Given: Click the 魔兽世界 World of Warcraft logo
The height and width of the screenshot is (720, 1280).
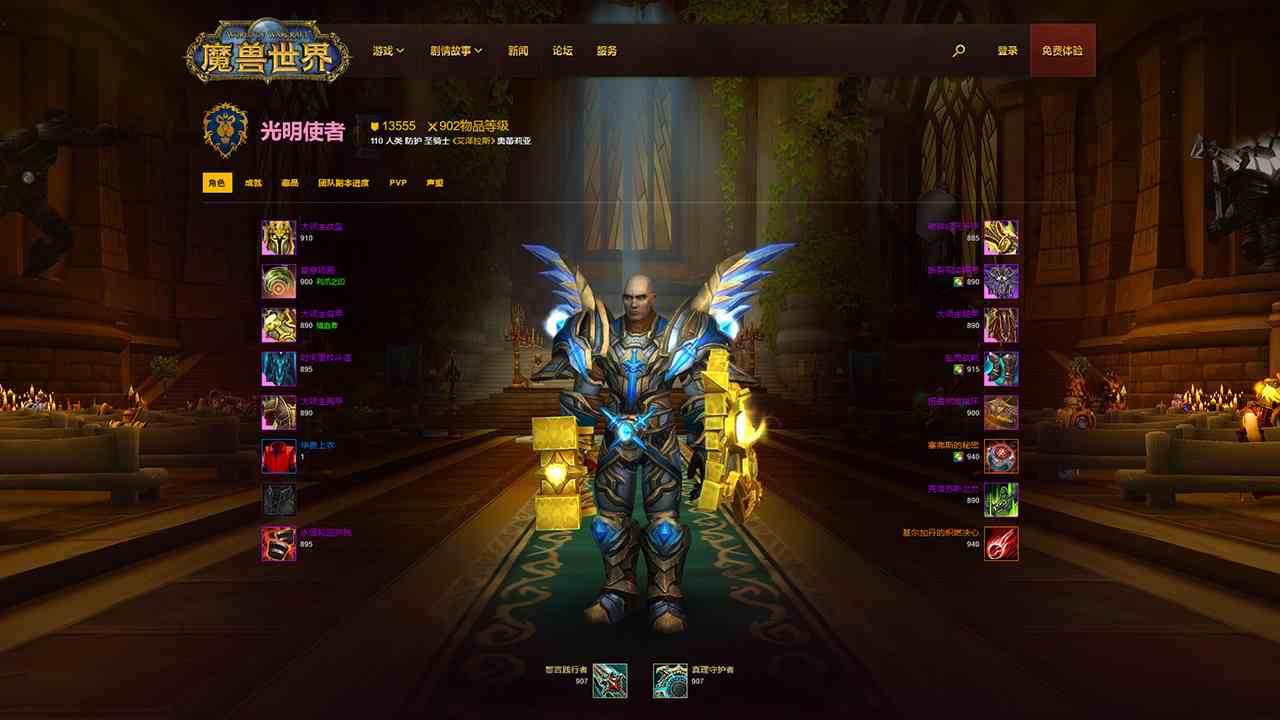Looking at the screenshot, I should pyautogui.click(x=266, y=48).
